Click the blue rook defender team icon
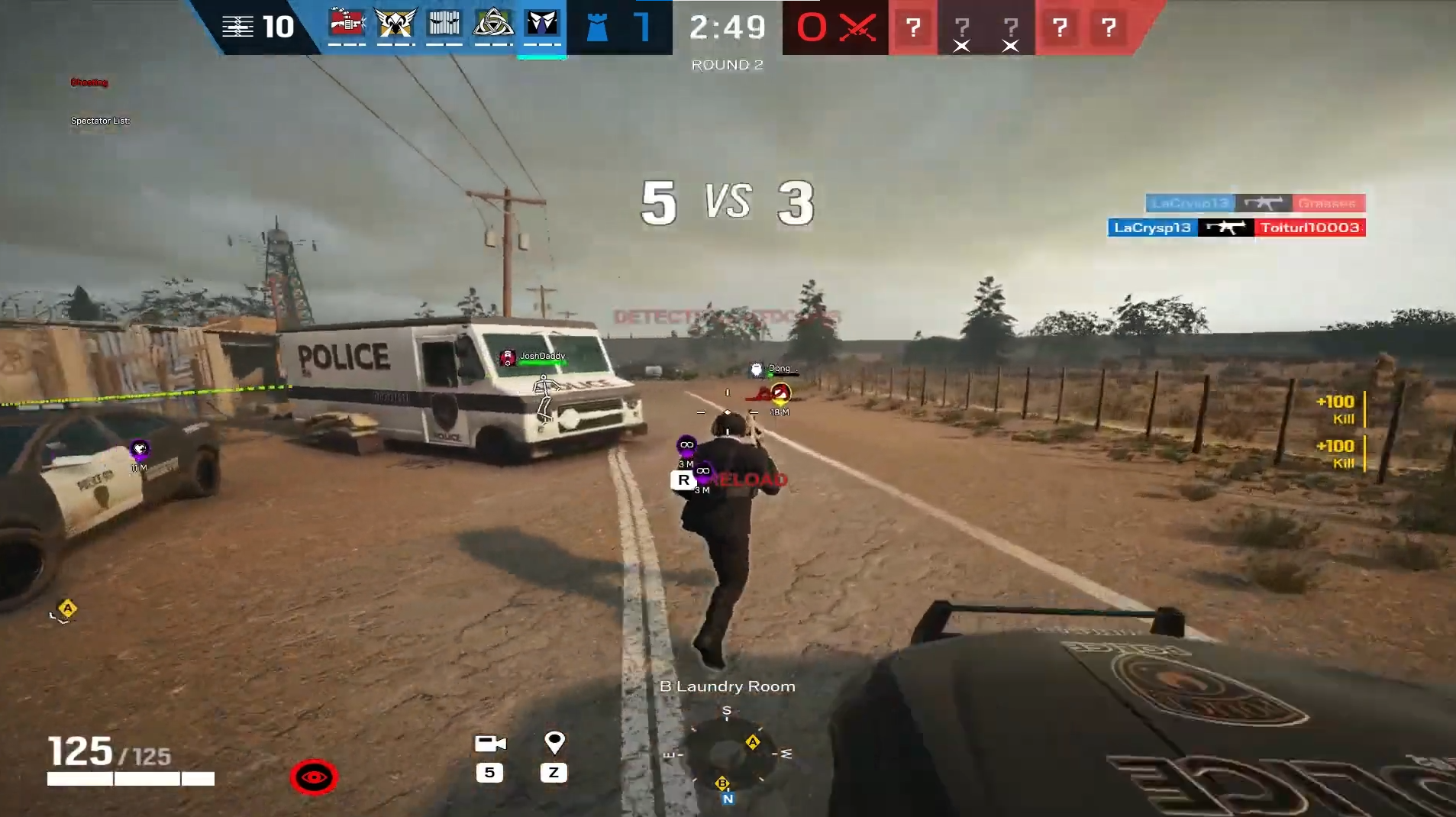This screenshot has height=817, width=1456. pos(597,27)
